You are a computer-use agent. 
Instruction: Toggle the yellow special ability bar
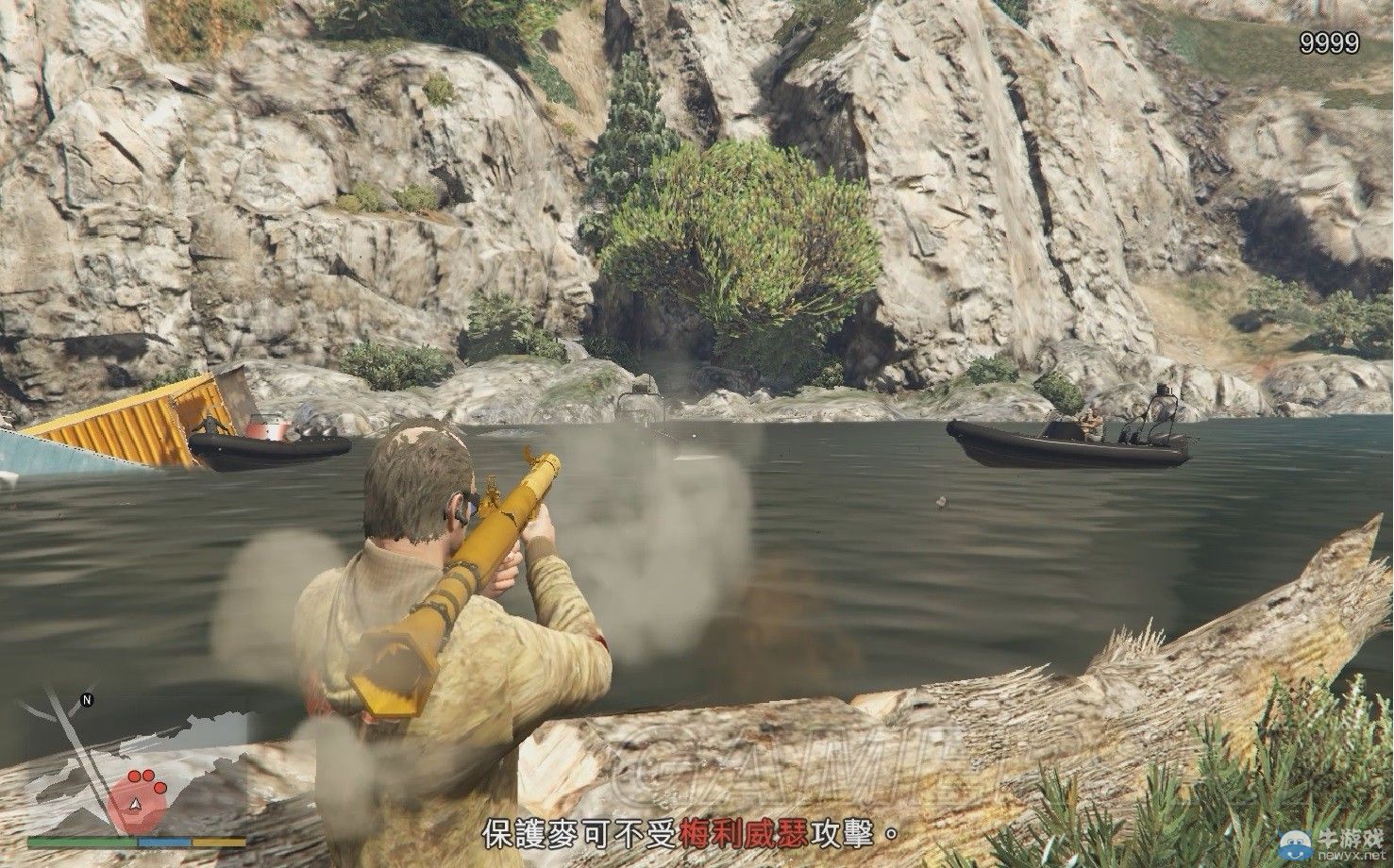pyautogui.click(x=217, y=842)
